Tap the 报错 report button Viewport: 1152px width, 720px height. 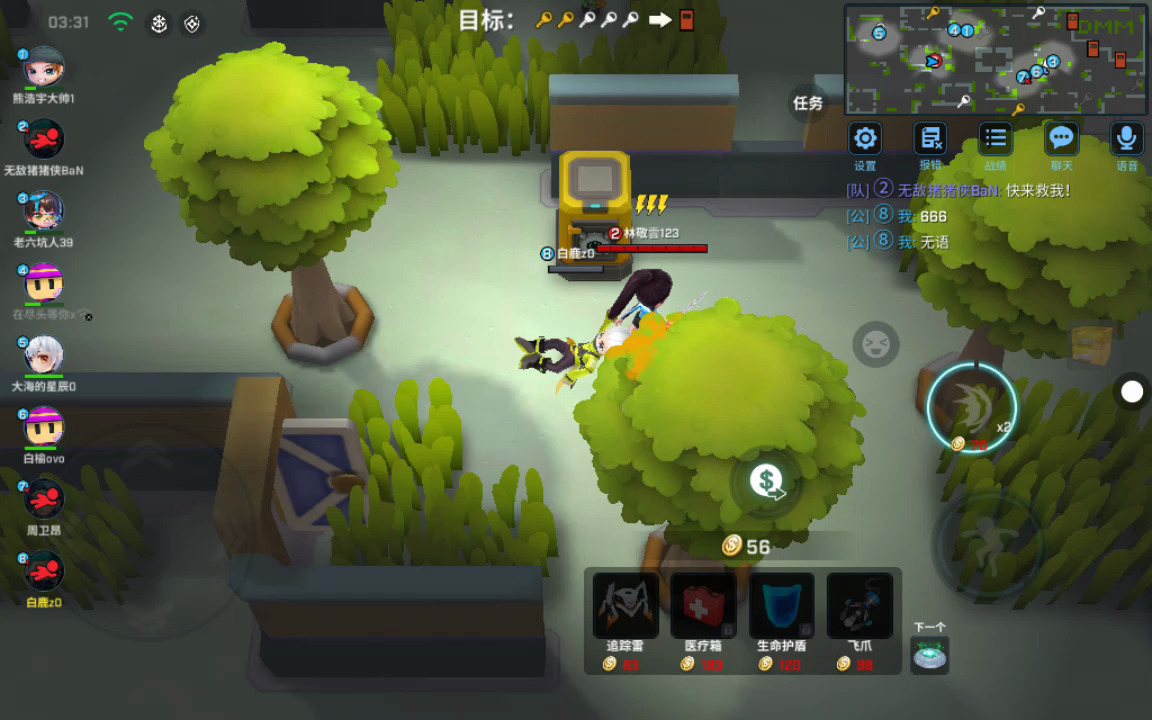pyautogui.click(x=930, y=139)
